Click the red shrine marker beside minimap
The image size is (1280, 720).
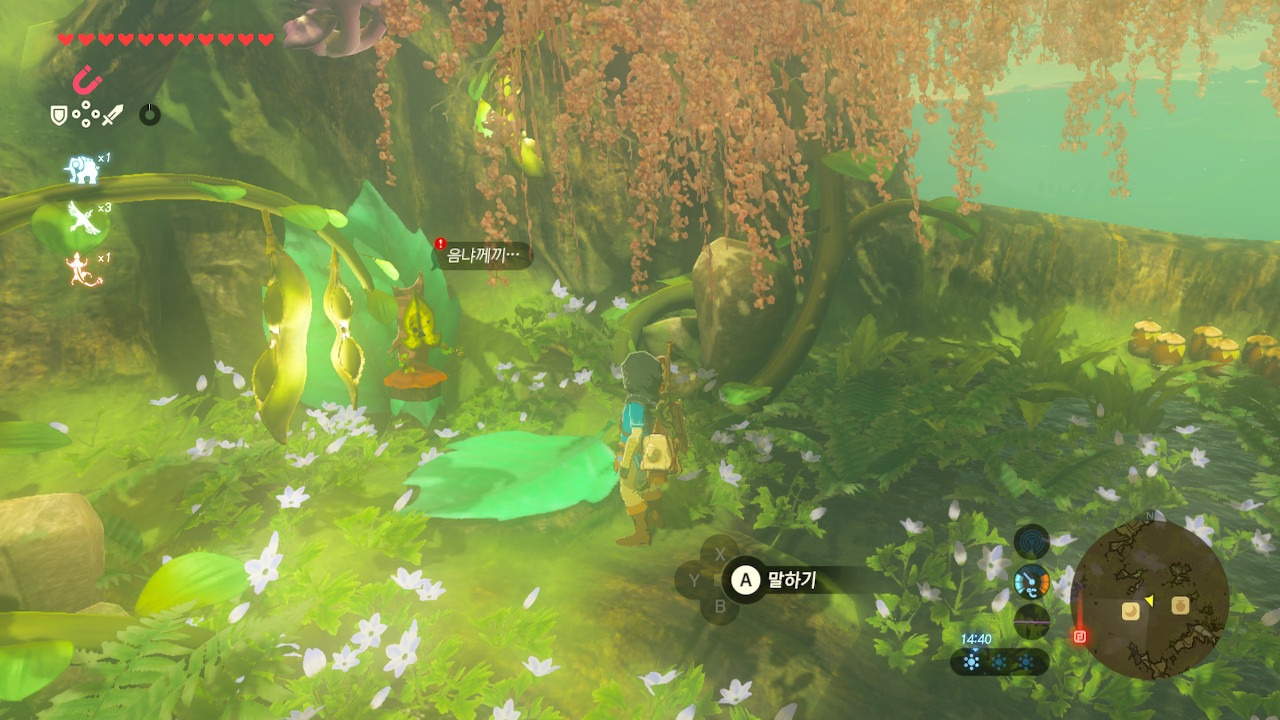click(x=1080, y=635)
